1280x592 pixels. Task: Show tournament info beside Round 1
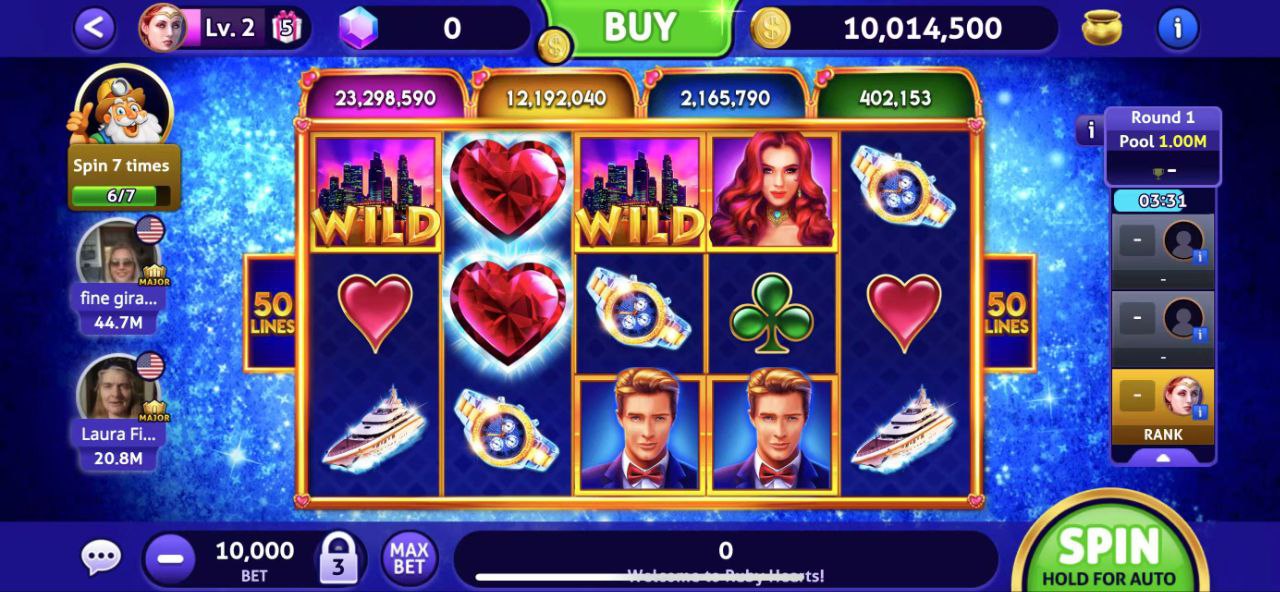point(1090,130)
